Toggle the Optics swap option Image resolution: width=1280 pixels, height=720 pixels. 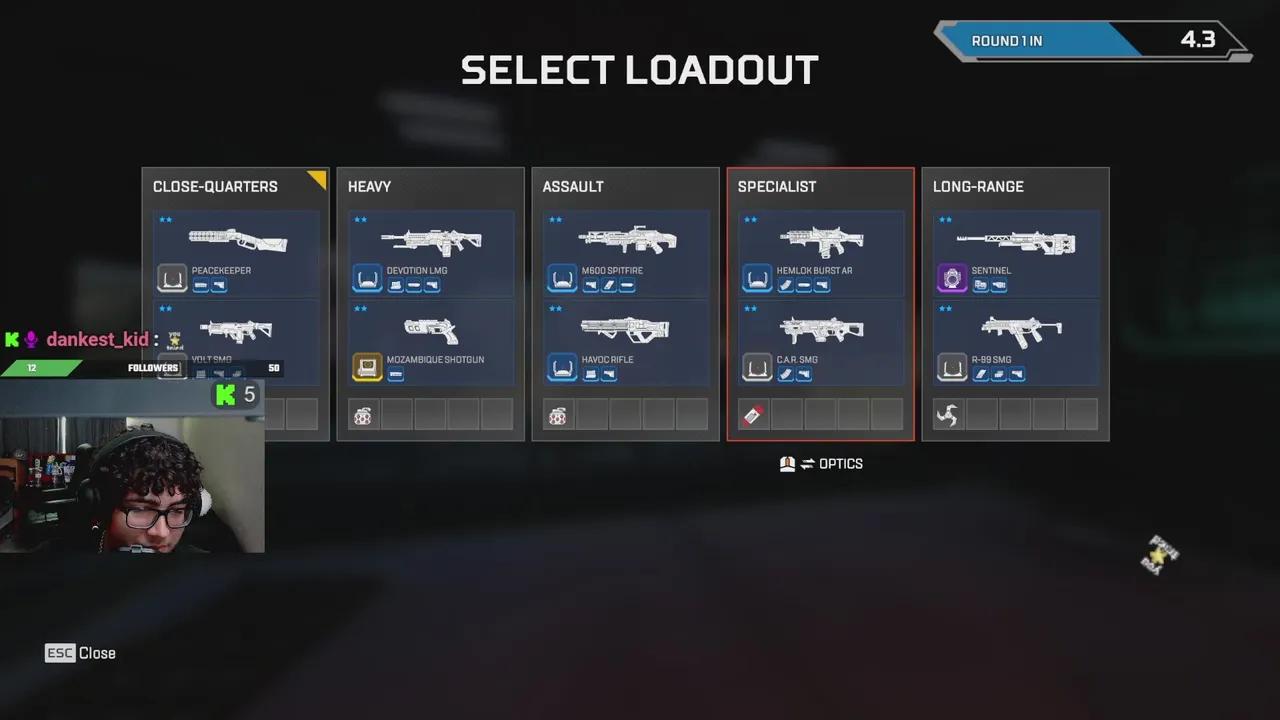pos(821,464)
